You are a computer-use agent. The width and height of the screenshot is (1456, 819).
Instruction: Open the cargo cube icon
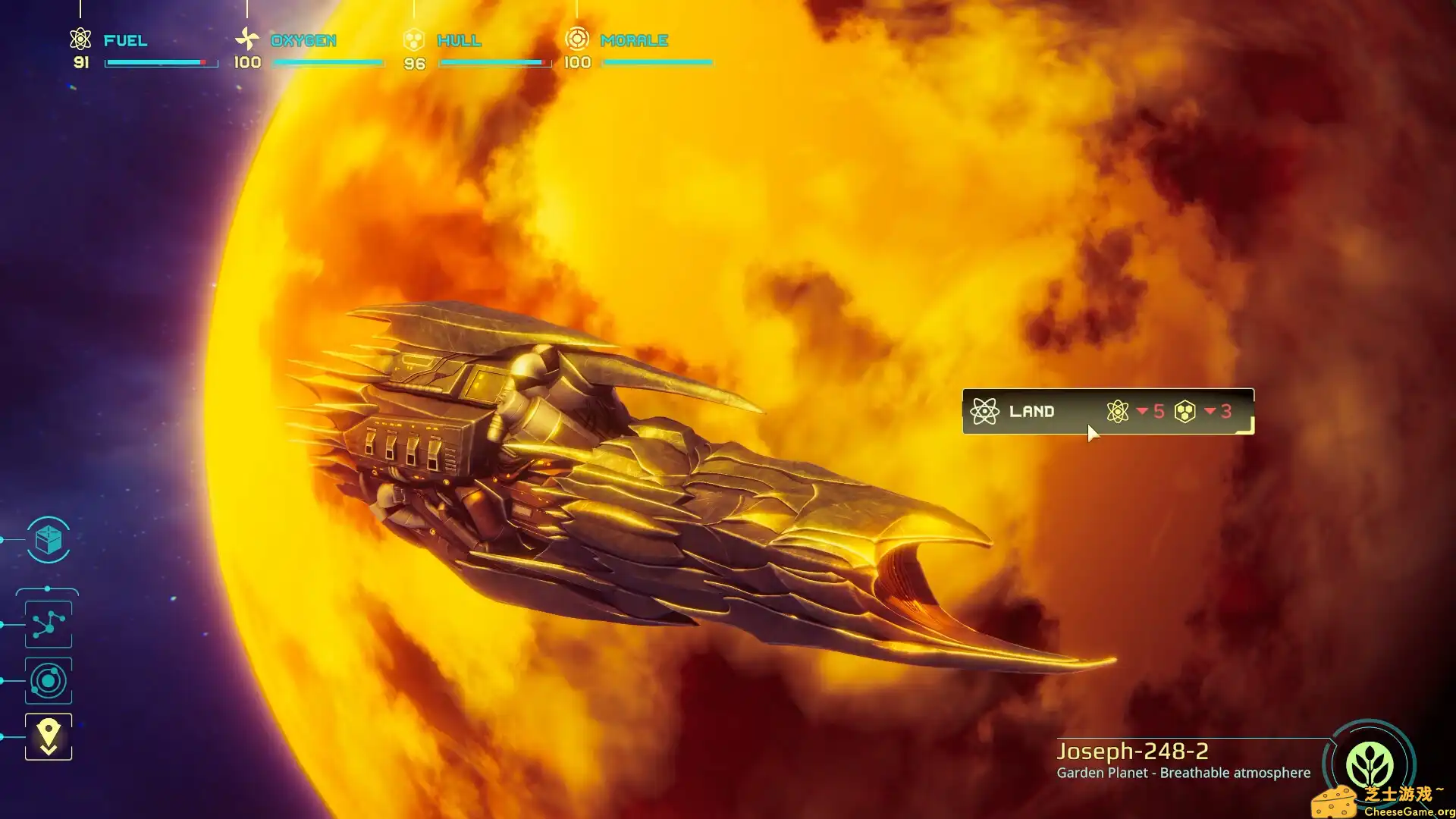[x=49, y=540]
